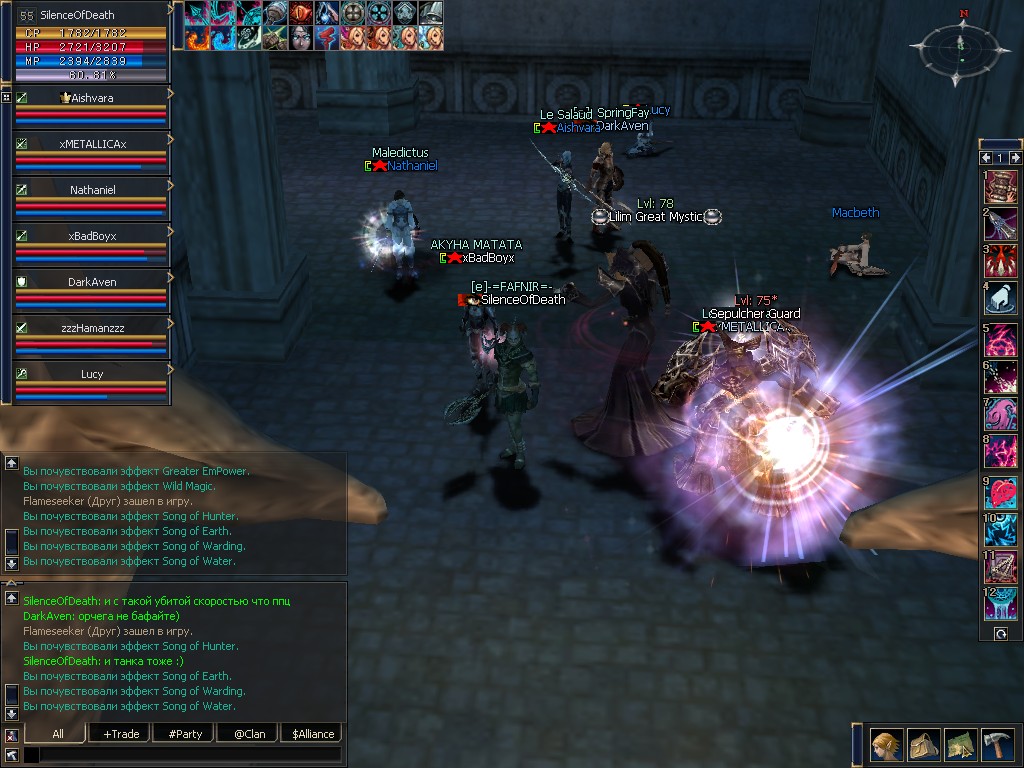Viewport: 1024px width, 768px height.
Task: Switch to the All chat tab
Action: click(x=56, y=733)
